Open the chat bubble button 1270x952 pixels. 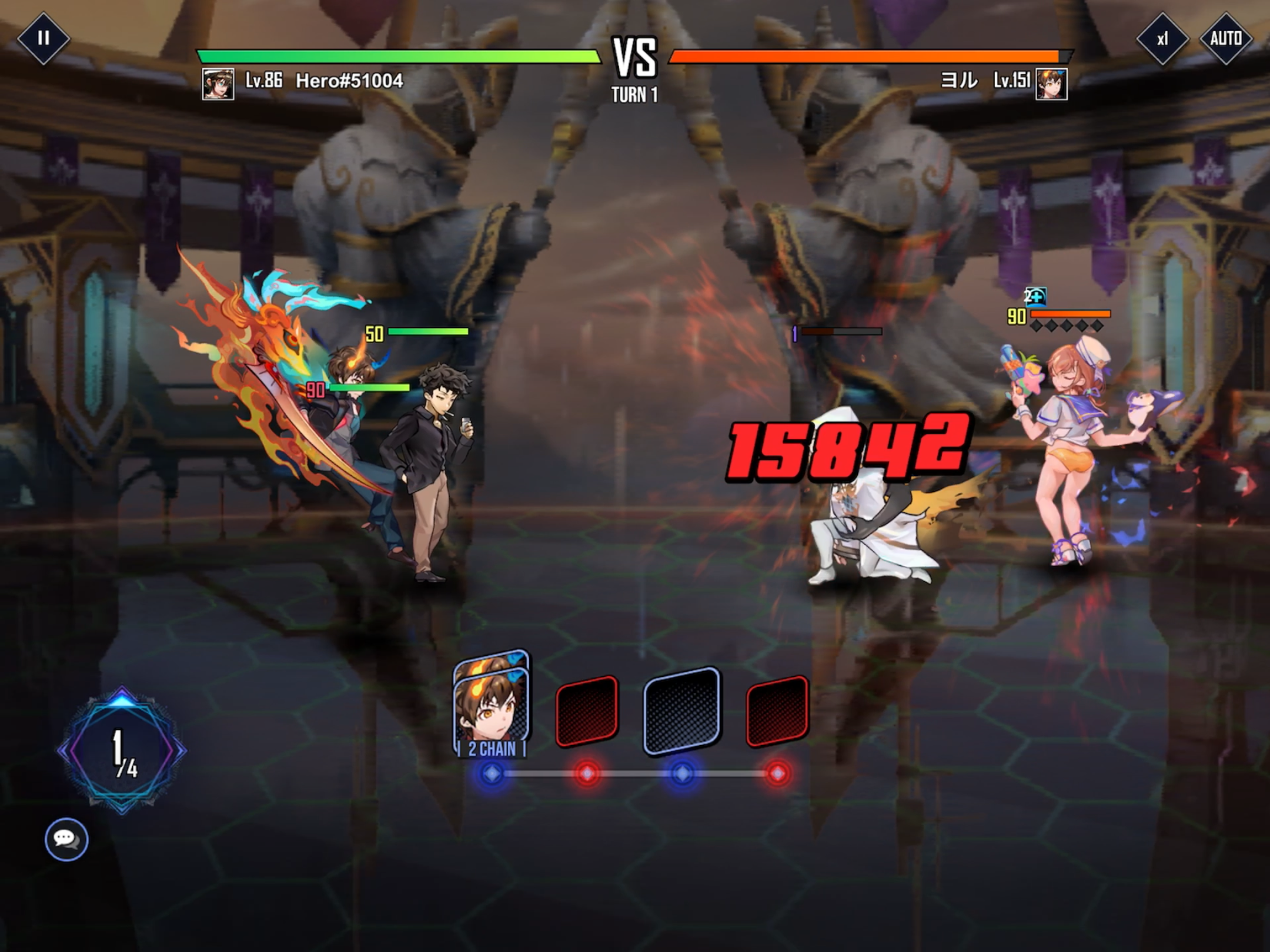coord(66,839)
